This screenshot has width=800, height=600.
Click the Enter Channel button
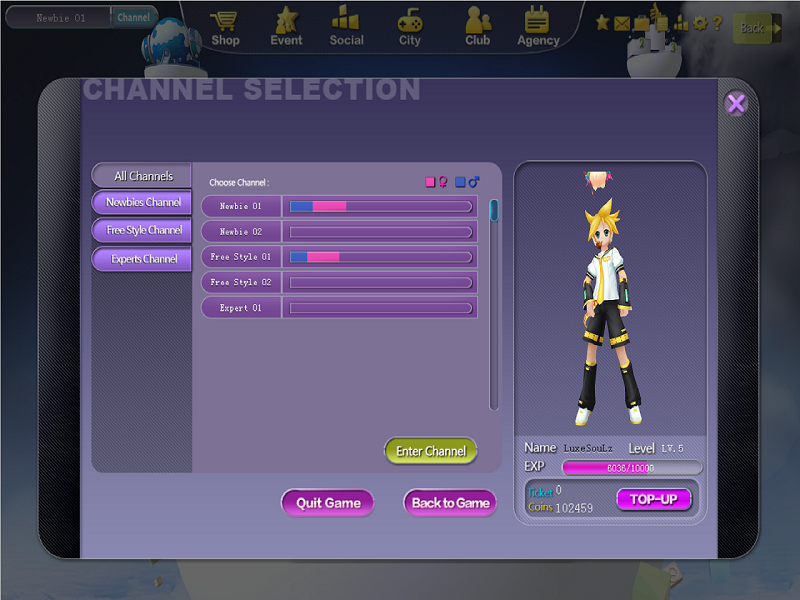click(431, 451)
